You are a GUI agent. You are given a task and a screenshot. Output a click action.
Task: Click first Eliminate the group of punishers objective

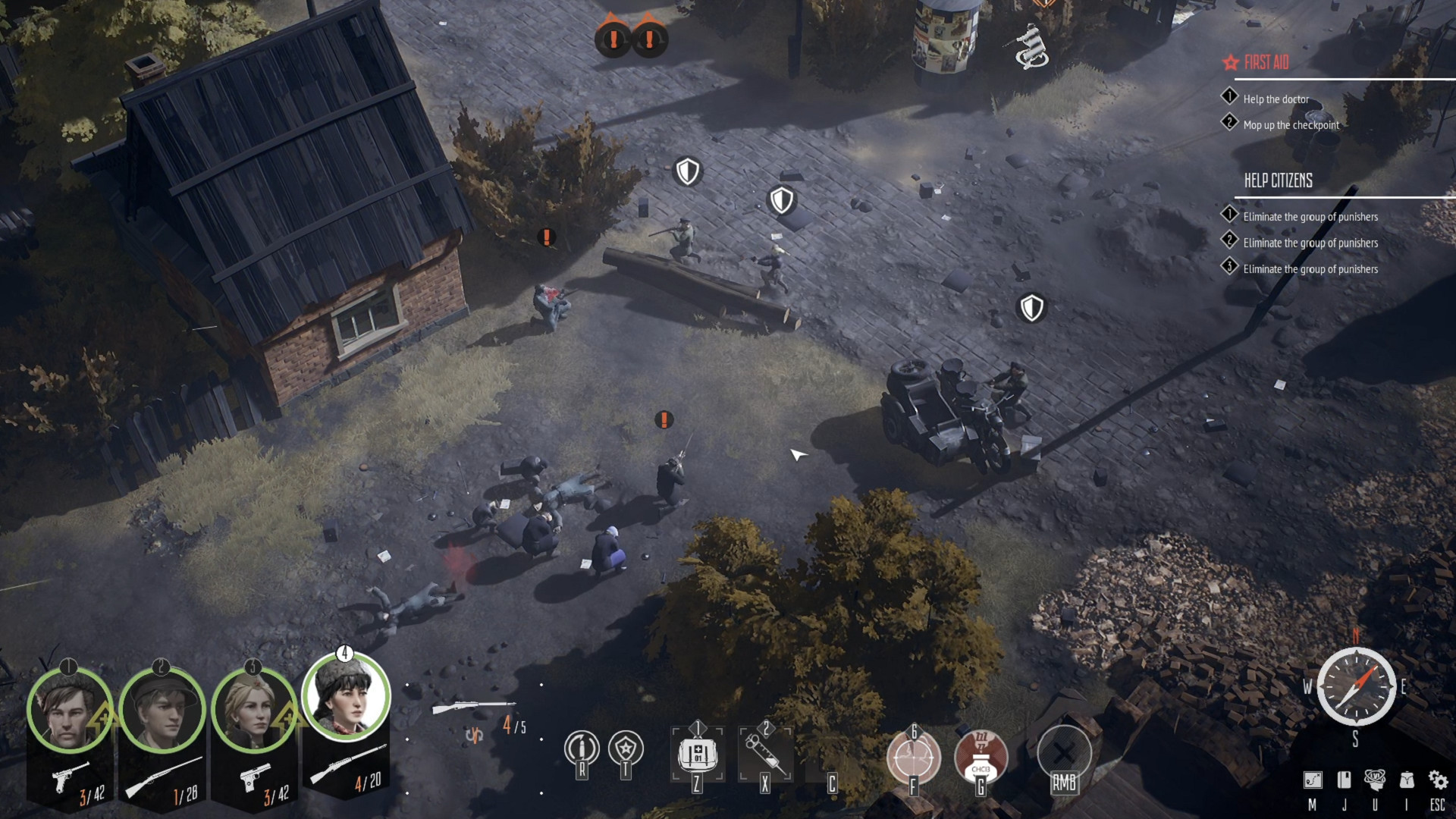tap(1310, 216)
